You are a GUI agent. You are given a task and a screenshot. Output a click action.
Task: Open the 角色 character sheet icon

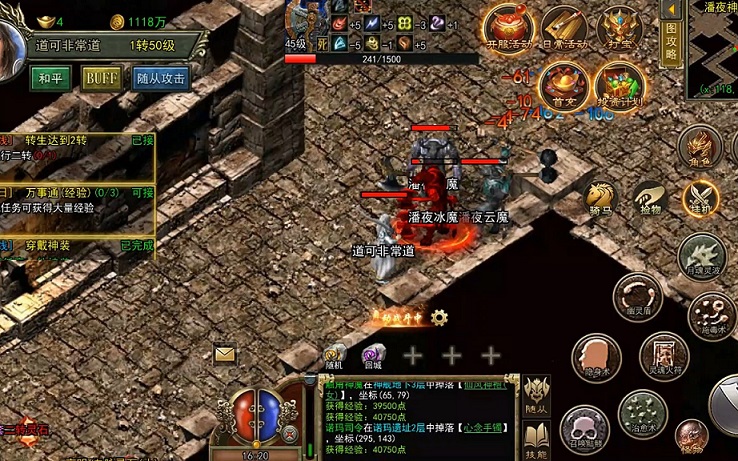pyautogui.click(x=701, y=148)
